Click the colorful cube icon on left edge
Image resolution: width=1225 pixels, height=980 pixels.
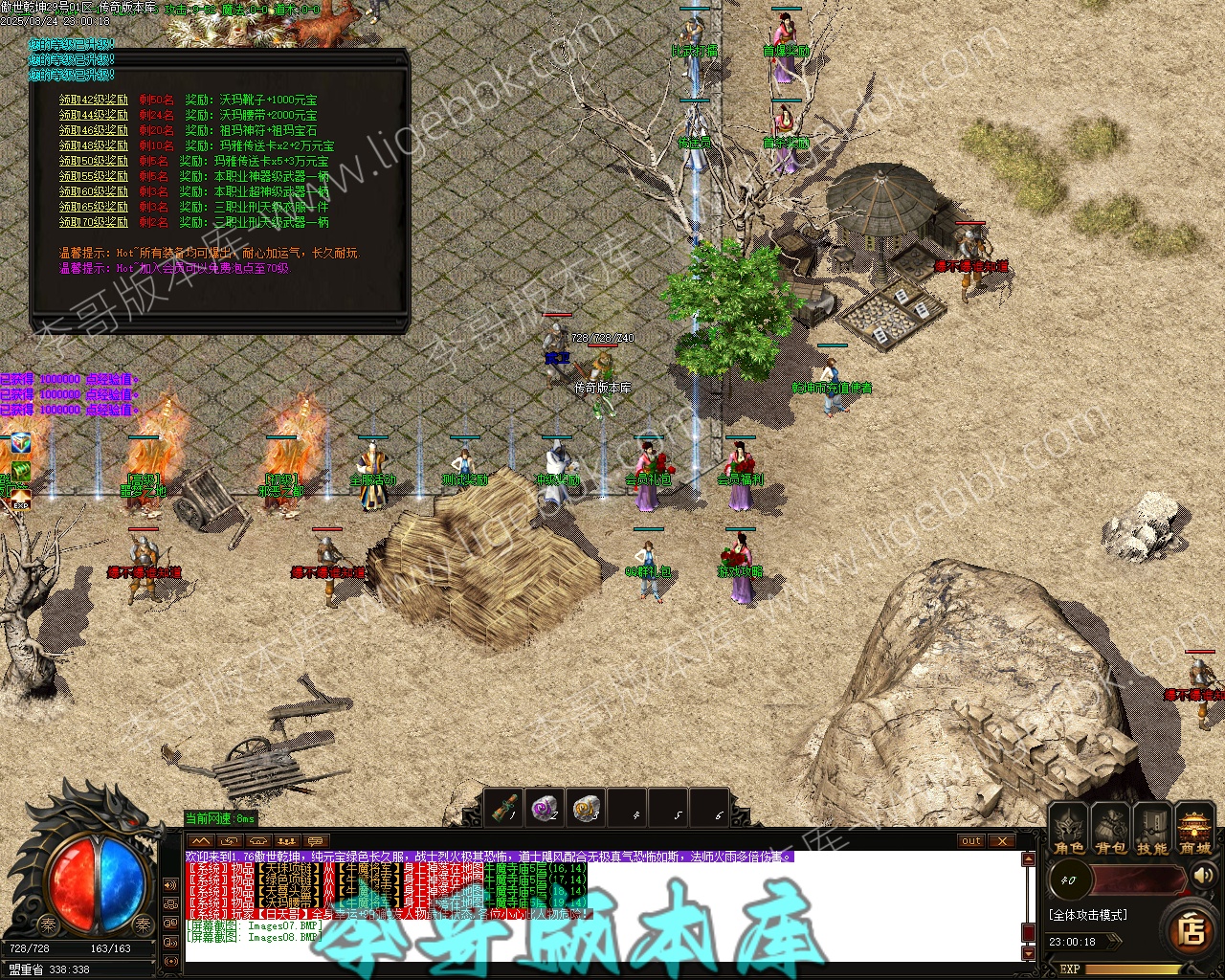(x=18, y=444)
